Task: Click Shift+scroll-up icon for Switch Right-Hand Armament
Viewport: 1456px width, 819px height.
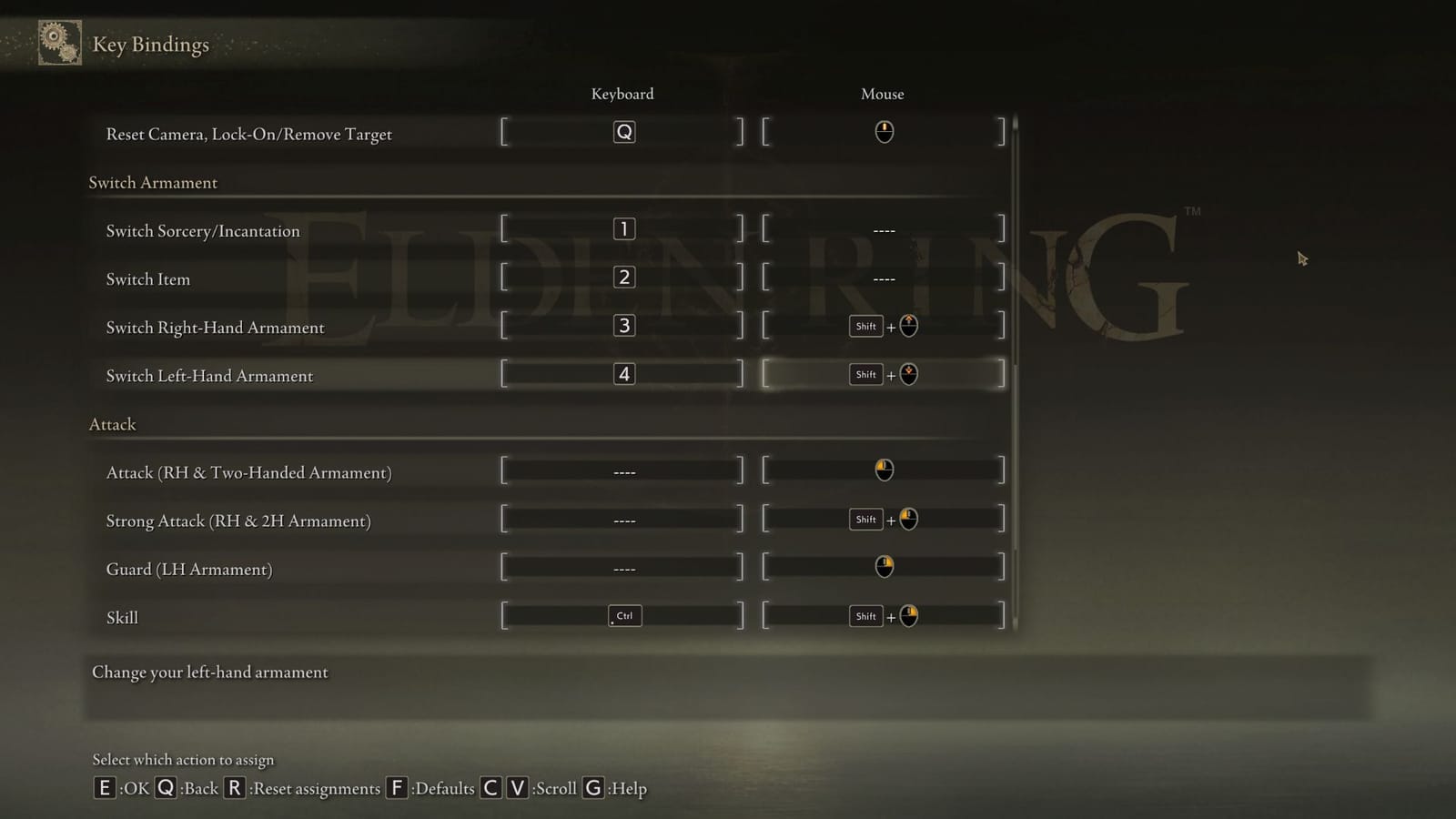Action: coord(883,325)
